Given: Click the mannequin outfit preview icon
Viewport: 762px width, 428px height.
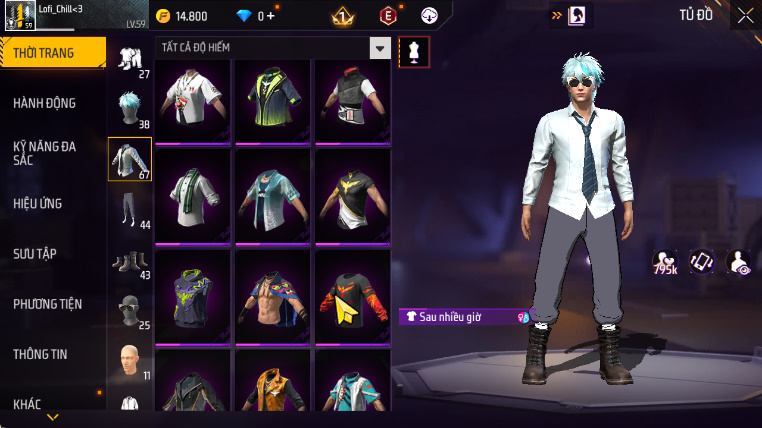Looking at the screenshot, I should pyautogui.click(x=414, y=52).
